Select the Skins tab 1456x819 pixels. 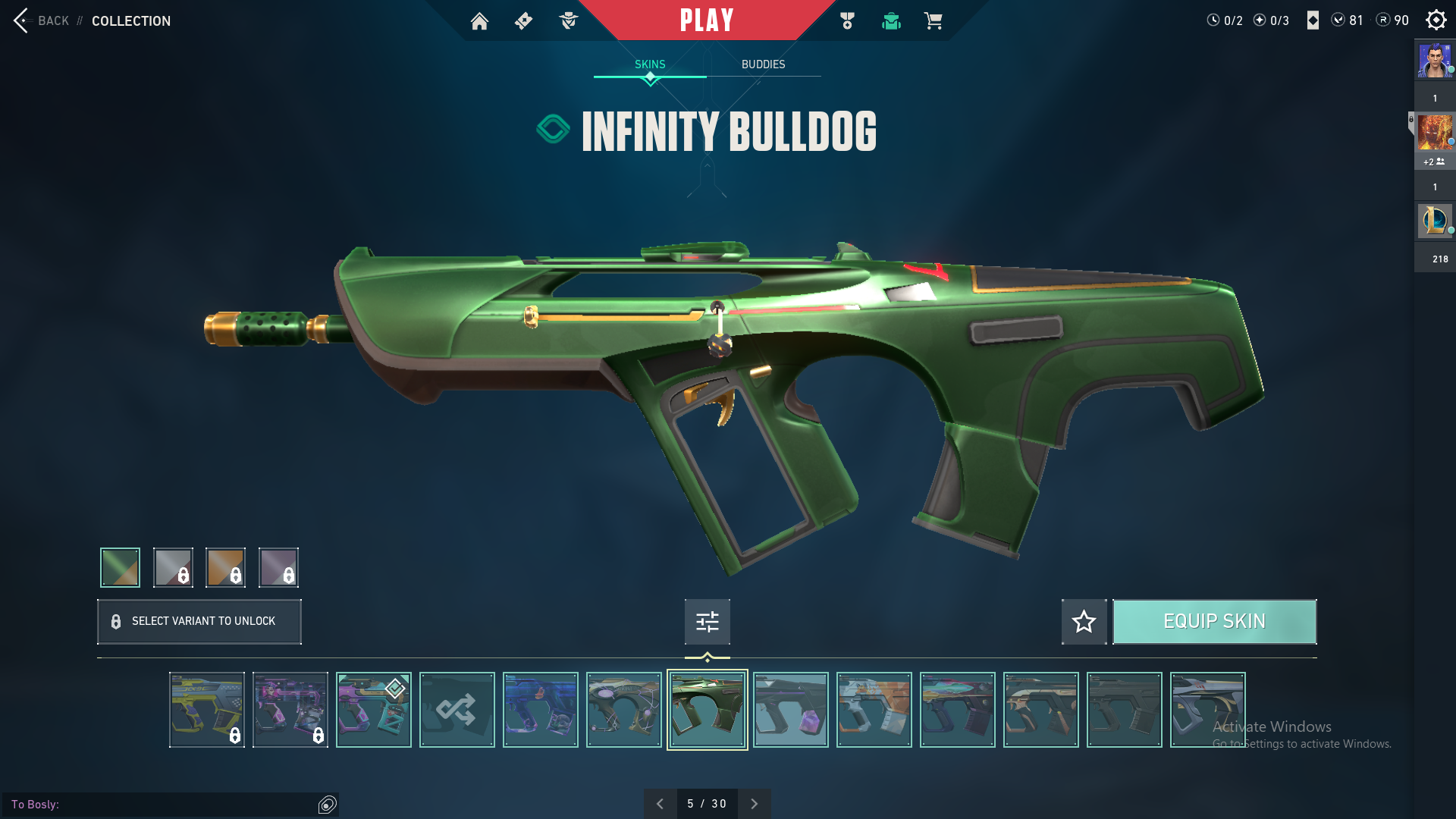tap(650, 64)
